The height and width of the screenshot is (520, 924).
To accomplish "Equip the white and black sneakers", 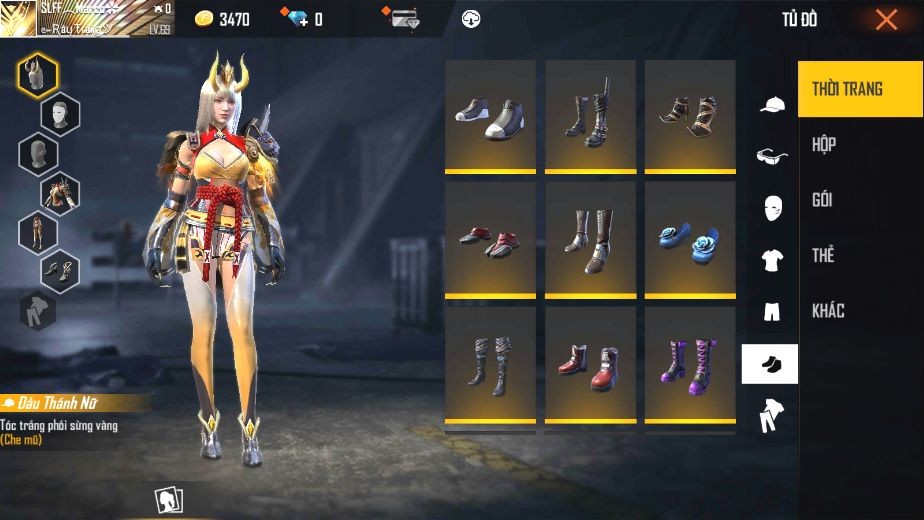I will pyautogui.click(x=490, y=116).
